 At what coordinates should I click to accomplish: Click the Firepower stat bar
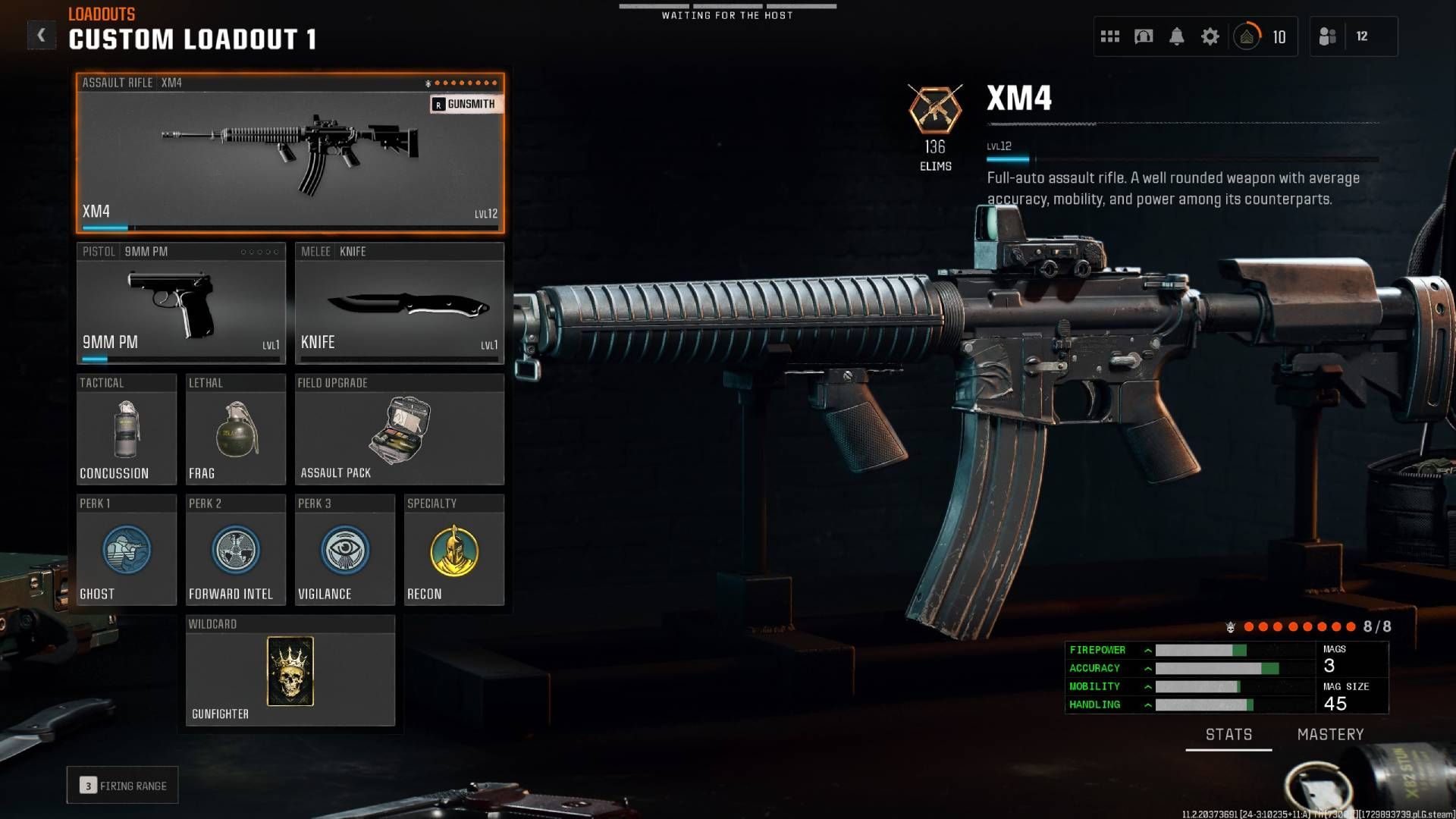pos(1200,650)
